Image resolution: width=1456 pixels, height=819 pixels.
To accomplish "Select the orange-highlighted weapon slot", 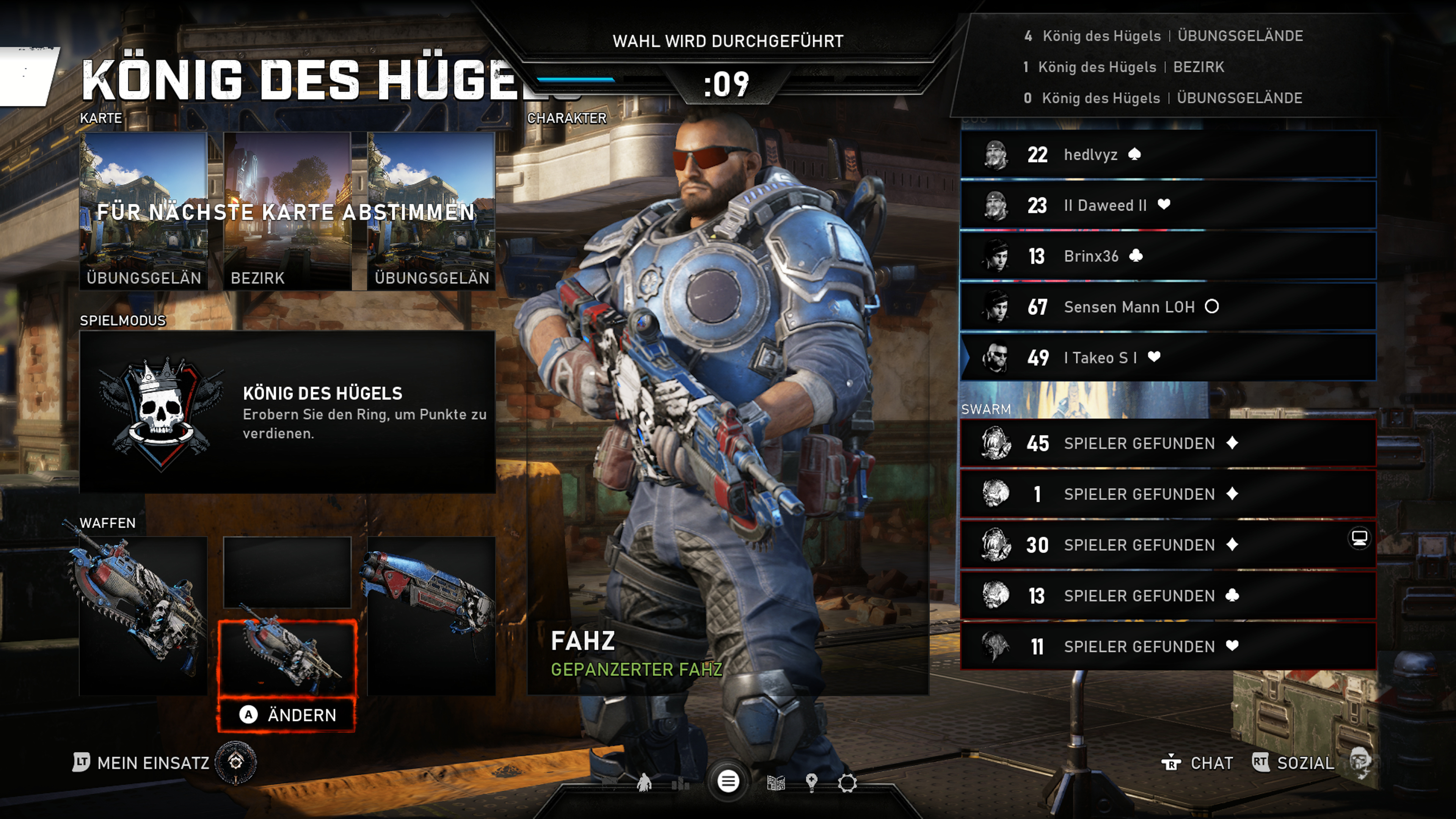I will pos(287,659).
